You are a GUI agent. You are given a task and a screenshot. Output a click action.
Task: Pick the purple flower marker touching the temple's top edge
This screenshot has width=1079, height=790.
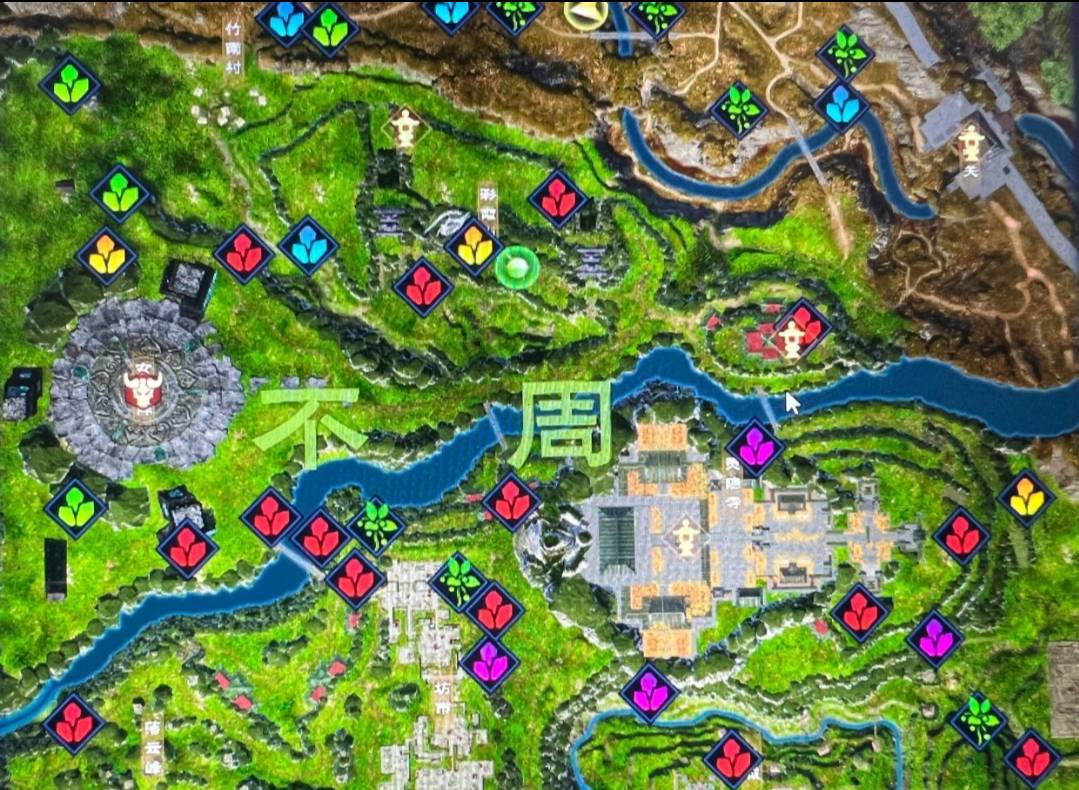[x=755, y=449]
